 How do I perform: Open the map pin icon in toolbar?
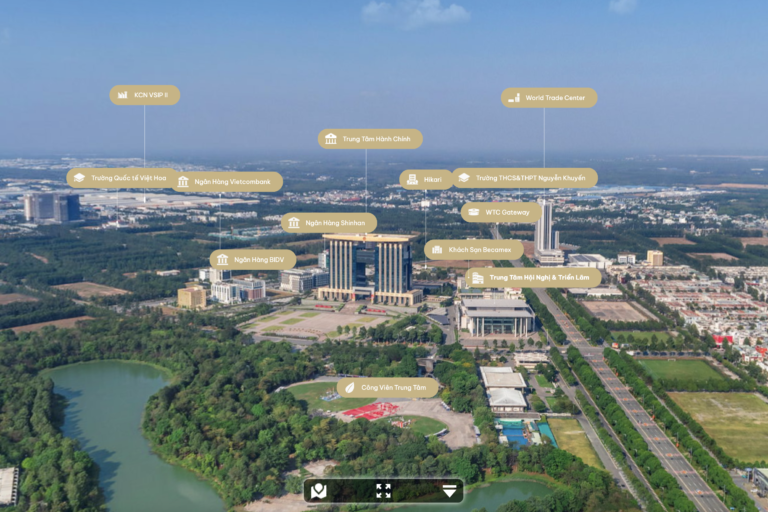319,490
